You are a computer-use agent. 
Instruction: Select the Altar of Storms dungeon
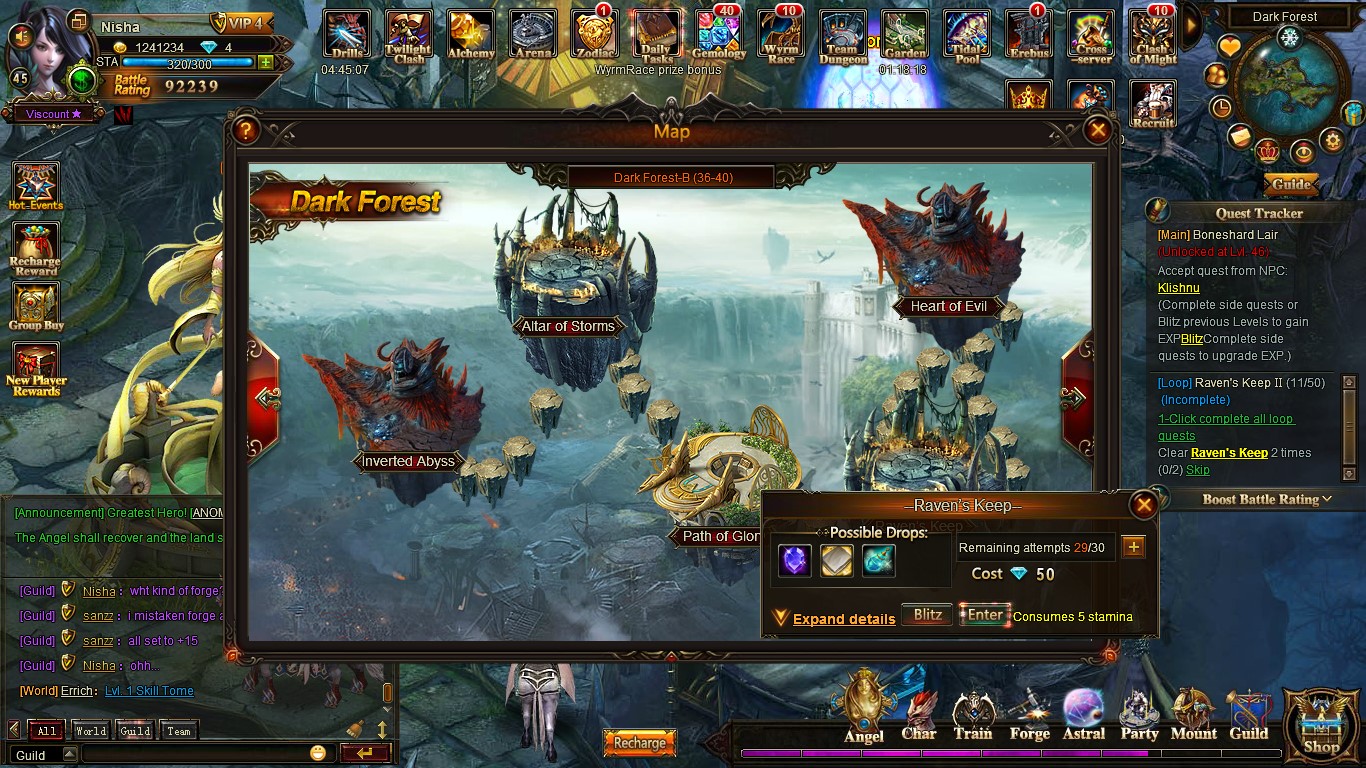(x=568, y=326)
